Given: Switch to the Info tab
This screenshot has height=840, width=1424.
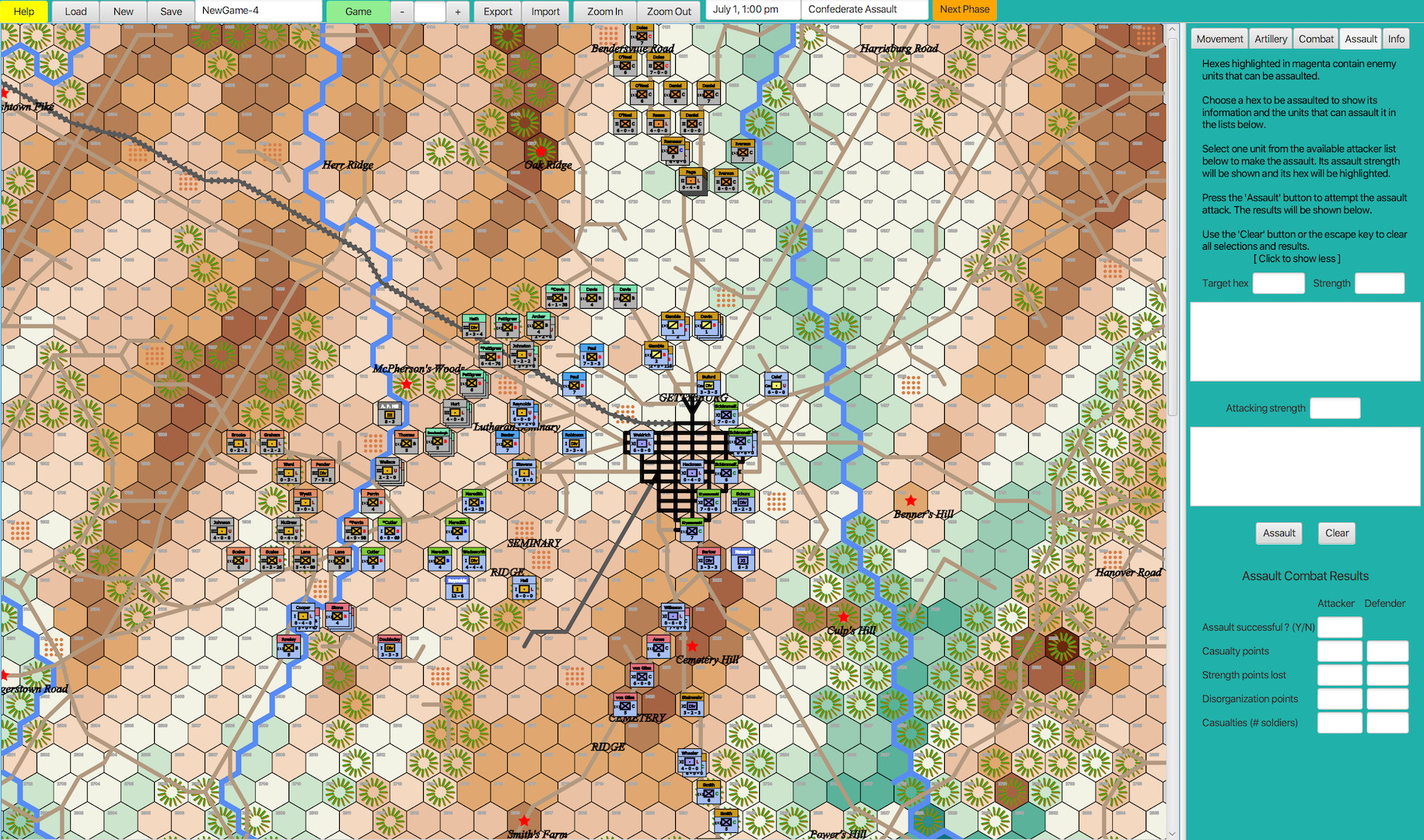Looking at the screenshot, I should pyautogui.click(x=1396, y=38).
